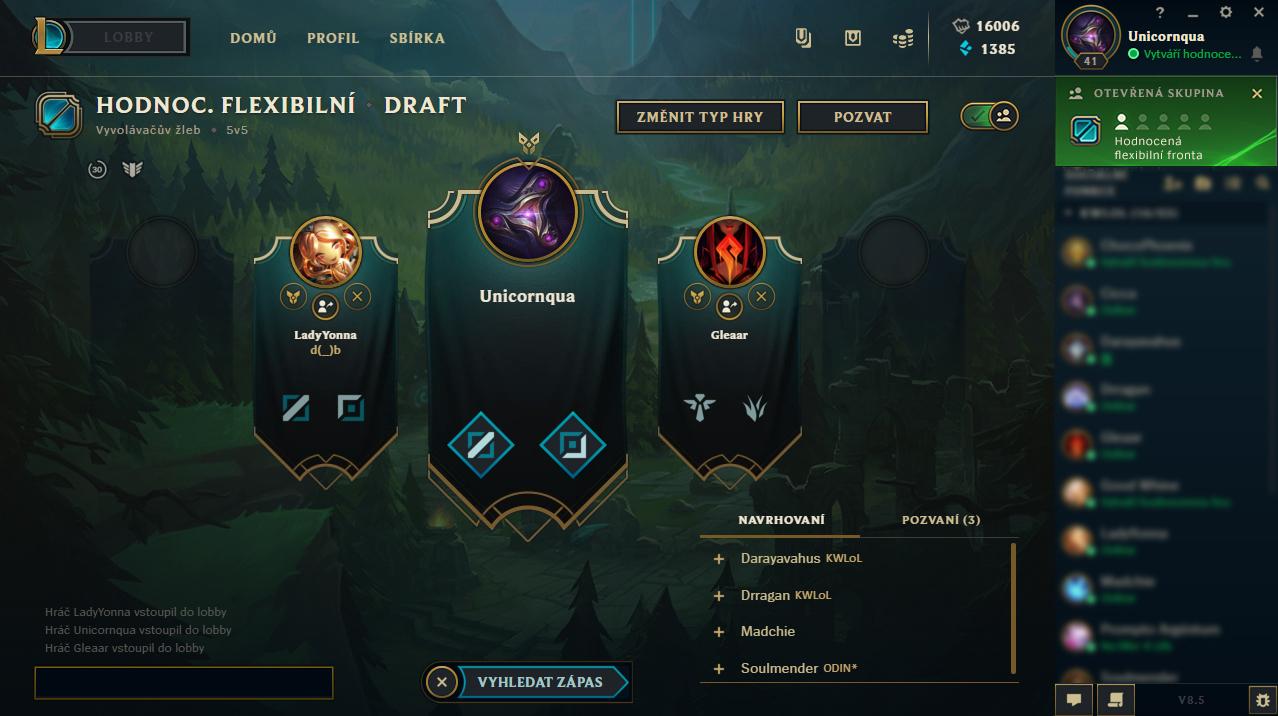This screenshot has height=716, width=1278.
Task: Invite suggested player Drragan
Action: tap(718, 596)
